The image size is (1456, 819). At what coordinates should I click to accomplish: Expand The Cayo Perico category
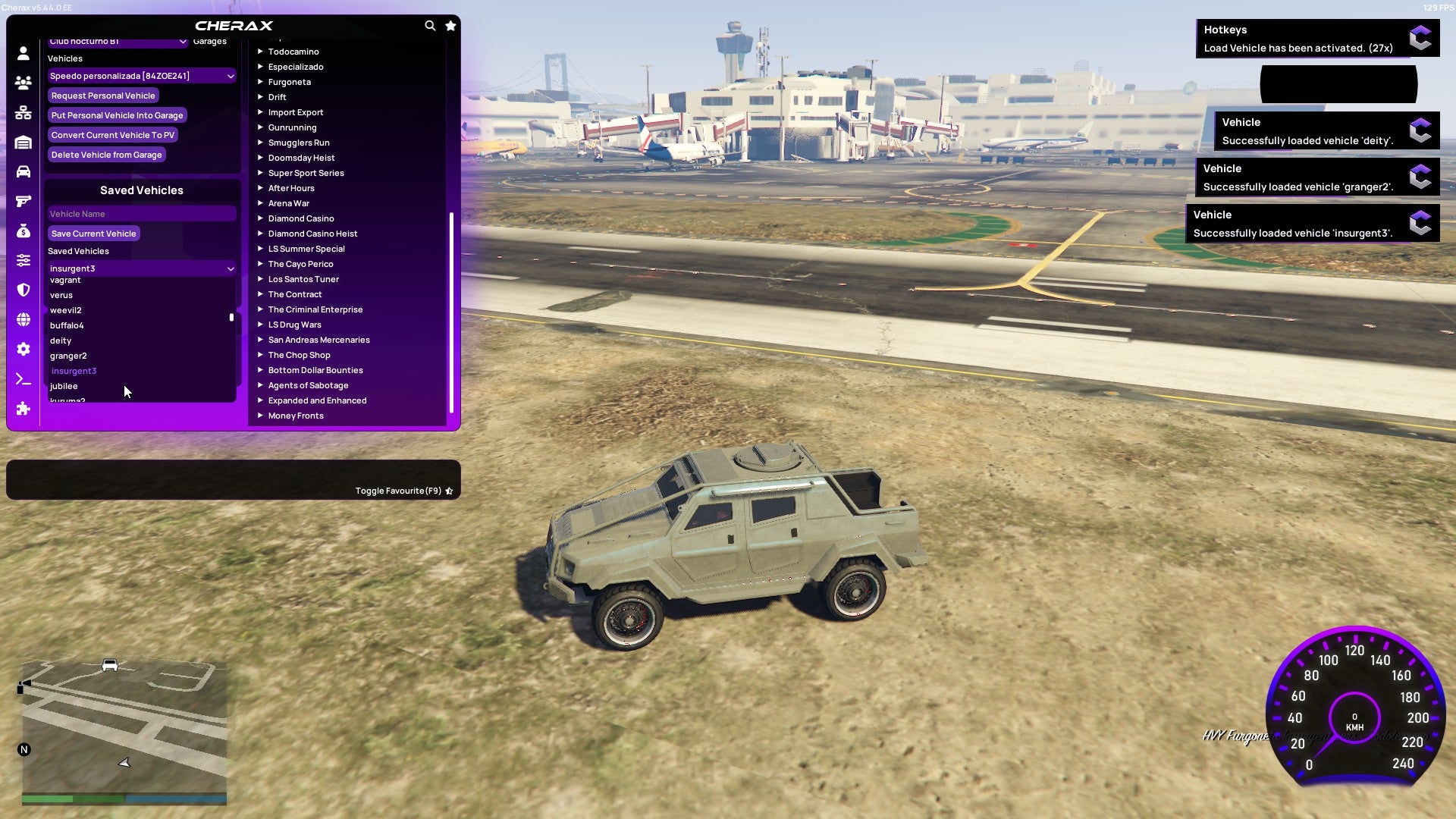point(300,264)
